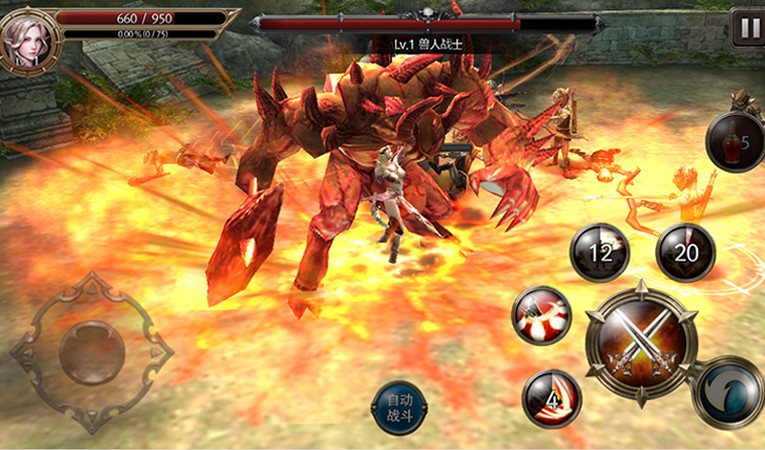Viewport: 765px width, 450px height.
Task: Trigger the skill showing cooldown 4
Action: click(552, 398)
